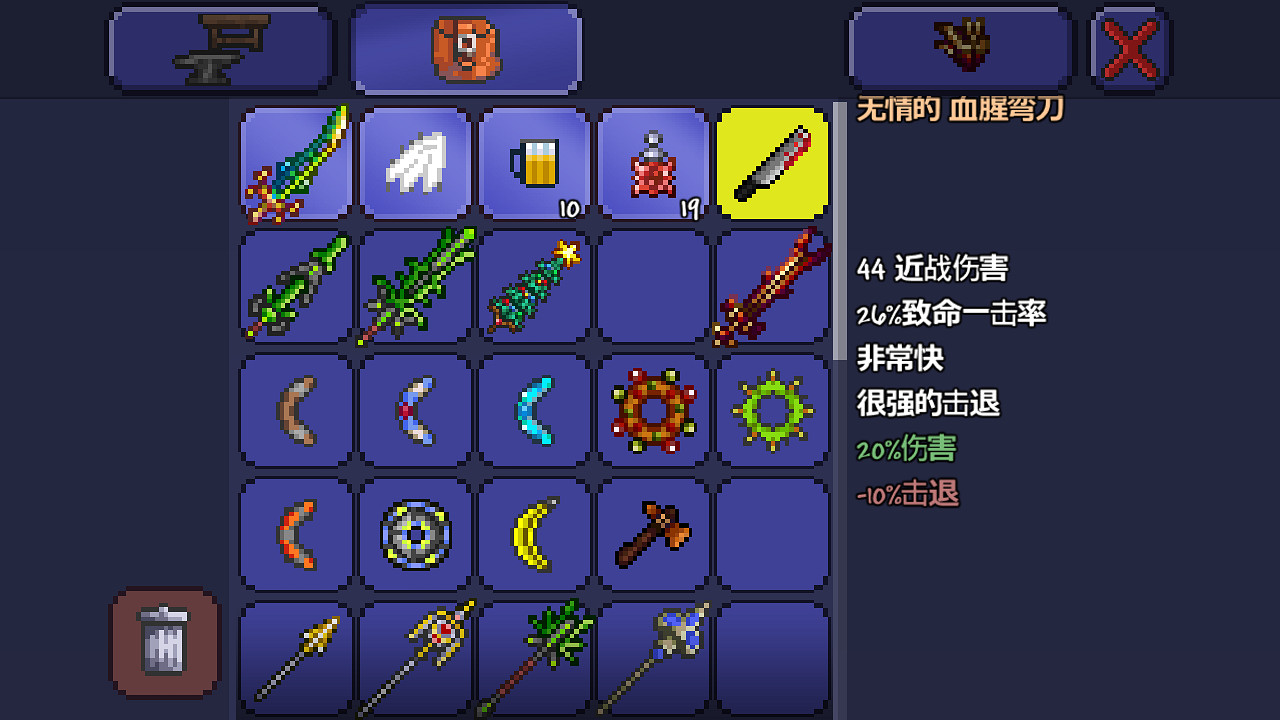1280x720 pixels.
Task: Select the Light Disc
Action: (415, 533)
